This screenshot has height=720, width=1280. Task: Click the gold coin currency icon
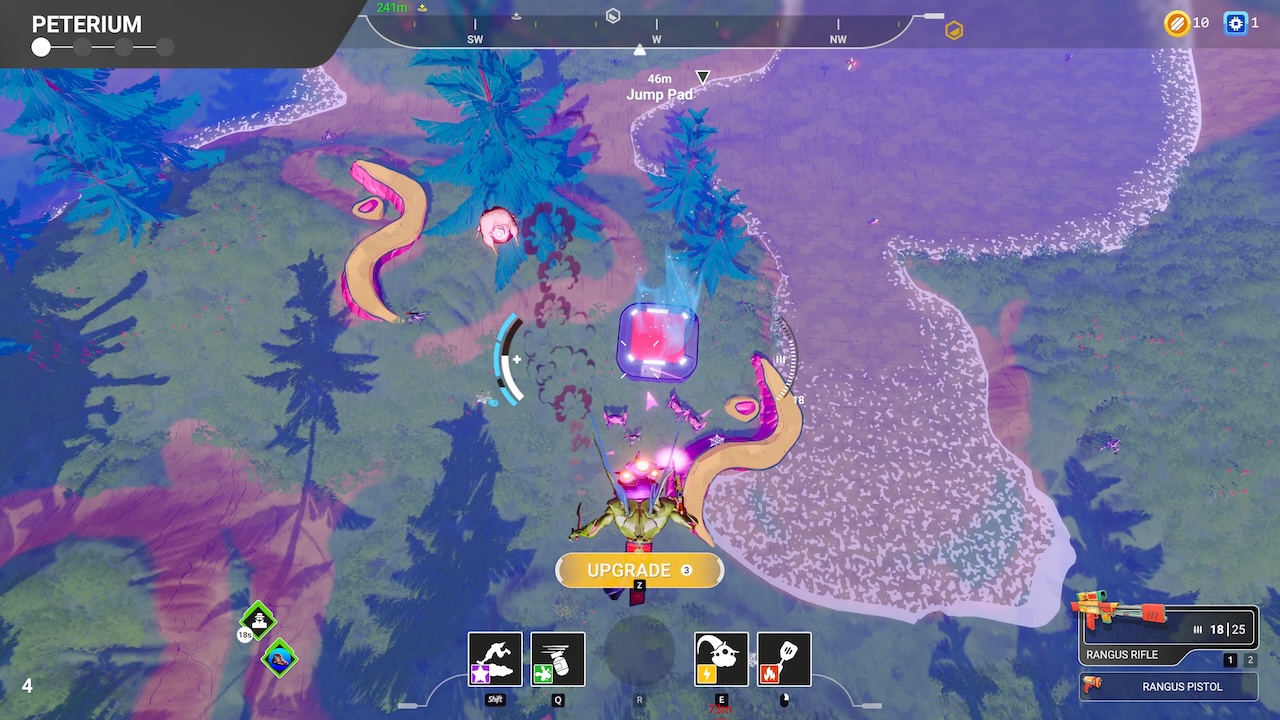click(x=1176, y=23)
